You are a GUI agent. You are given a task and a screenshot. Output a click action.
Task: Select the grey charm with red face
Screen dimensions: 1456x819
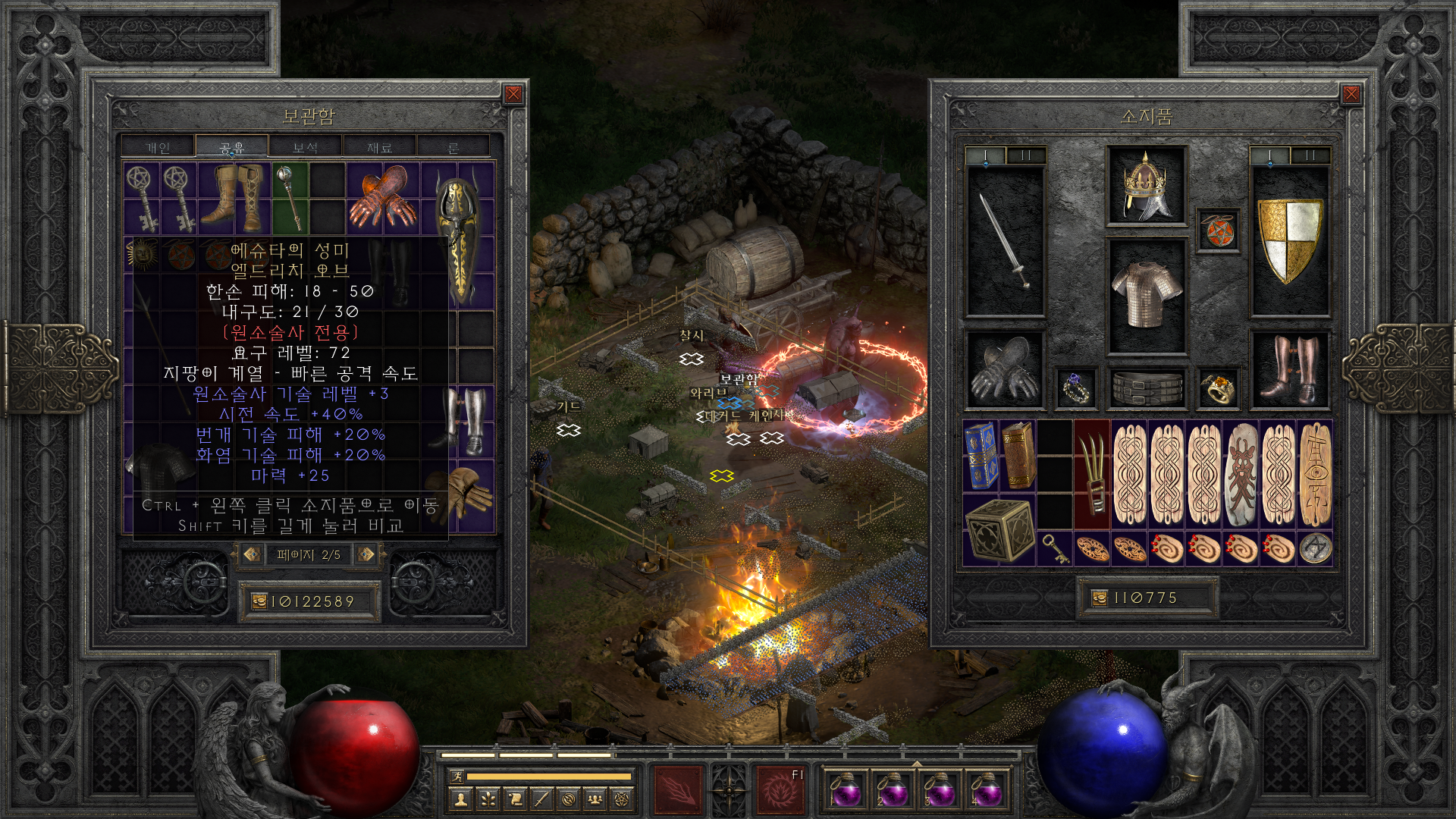pyautogui.click(x=1241, y=474)
